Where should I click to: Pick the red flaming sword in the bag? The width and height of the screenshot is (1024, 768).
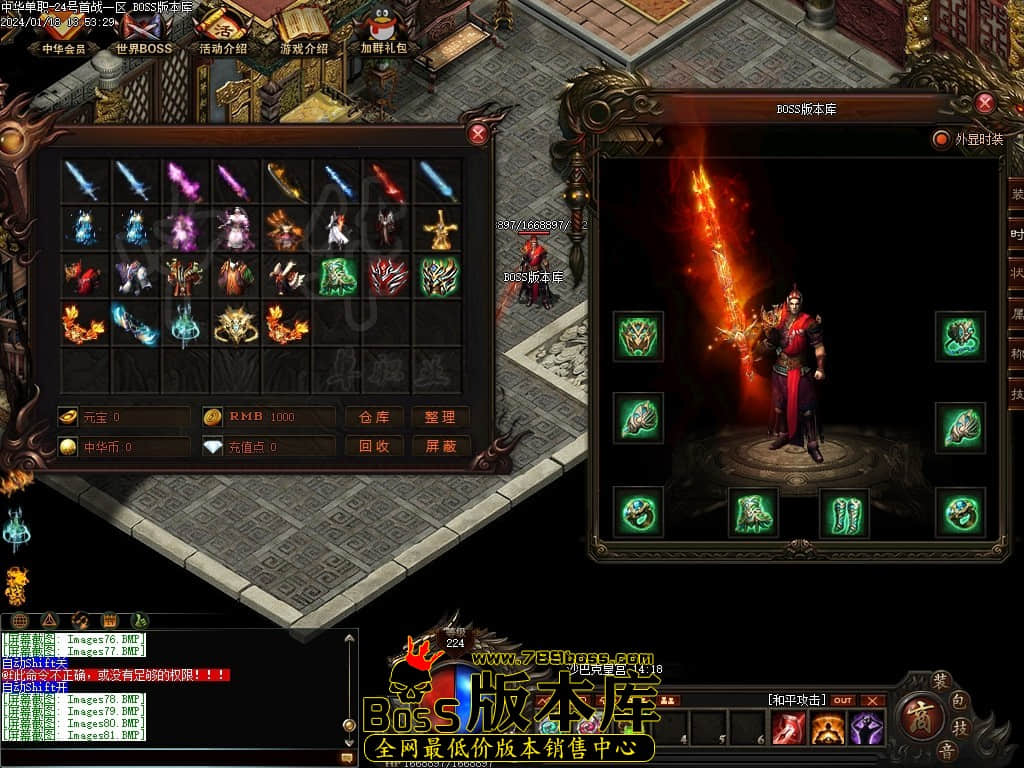(388, 182)
